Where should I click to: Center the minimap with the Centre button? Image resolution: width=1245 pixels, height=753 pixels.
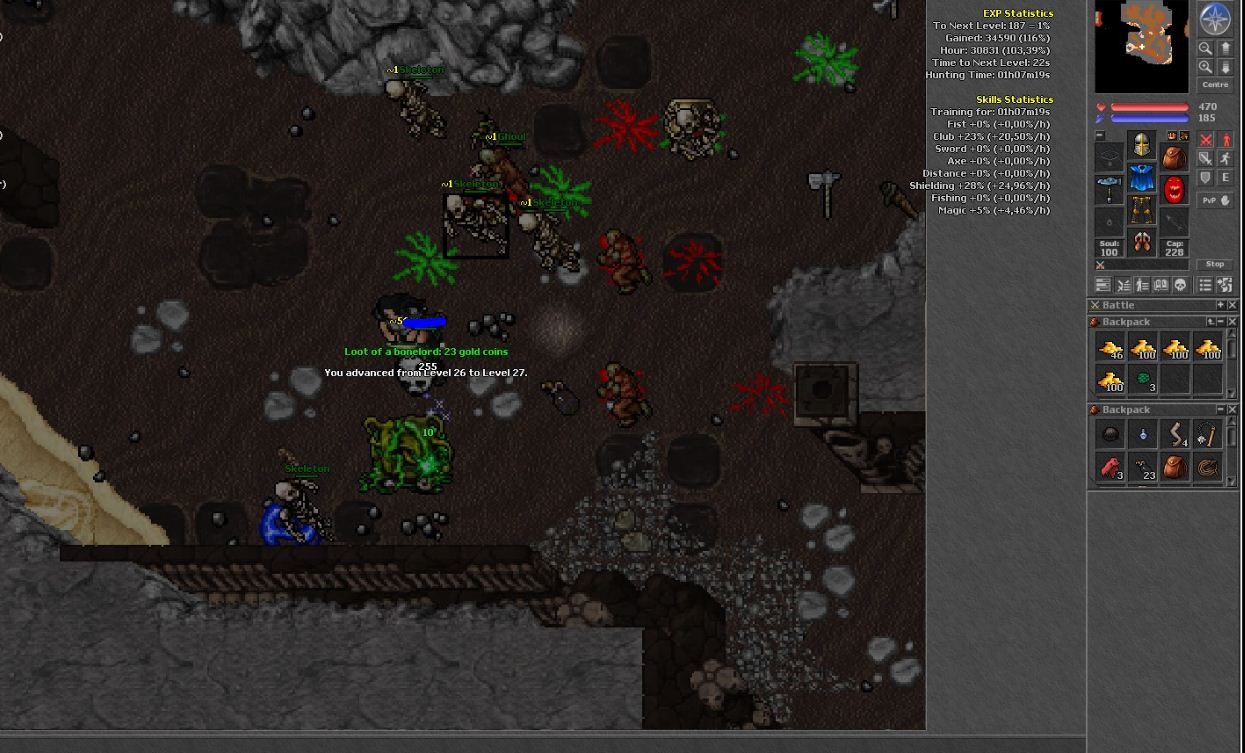click(x=1215, y=85)
